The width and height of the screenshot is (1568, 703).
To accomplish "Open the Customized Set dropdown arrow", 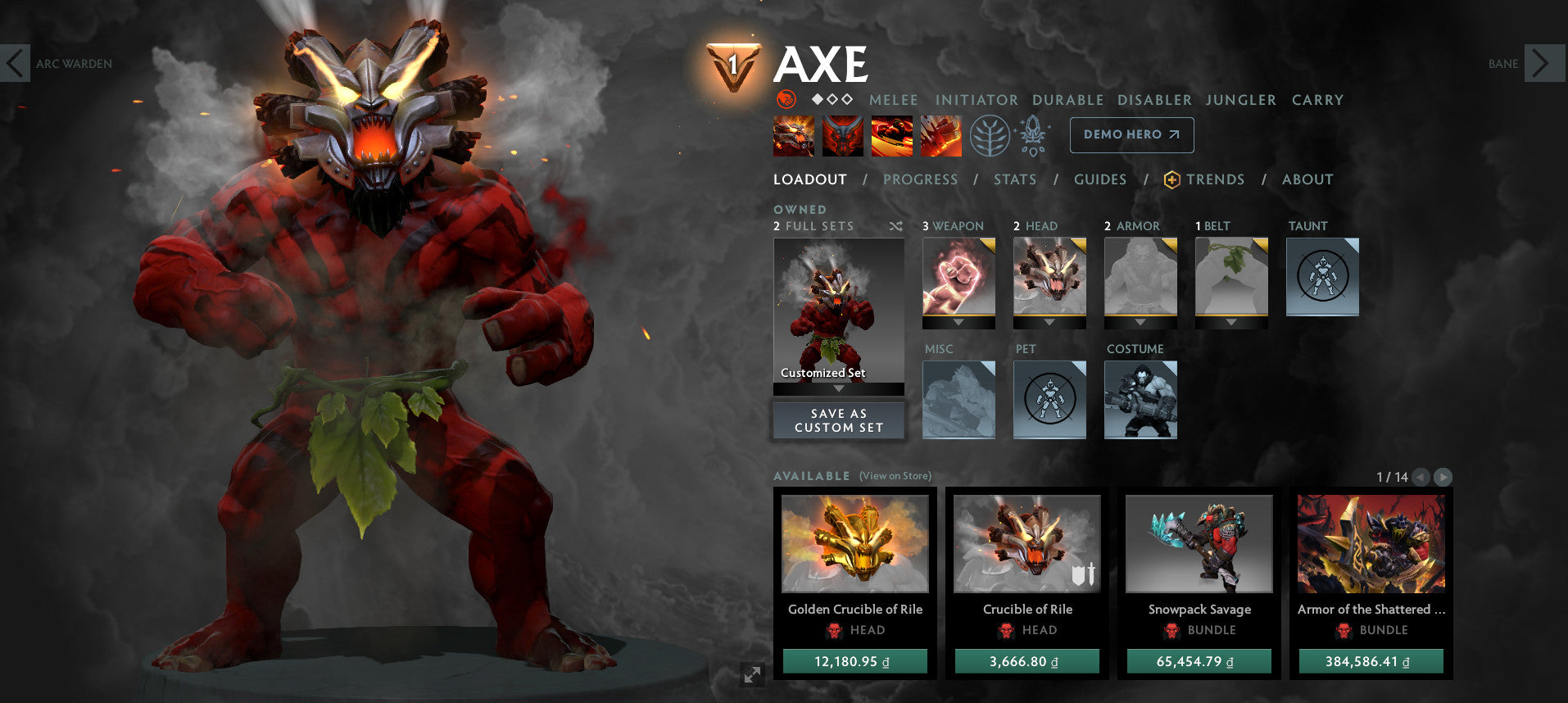I will pyautogui.click(x=838, y=389).
